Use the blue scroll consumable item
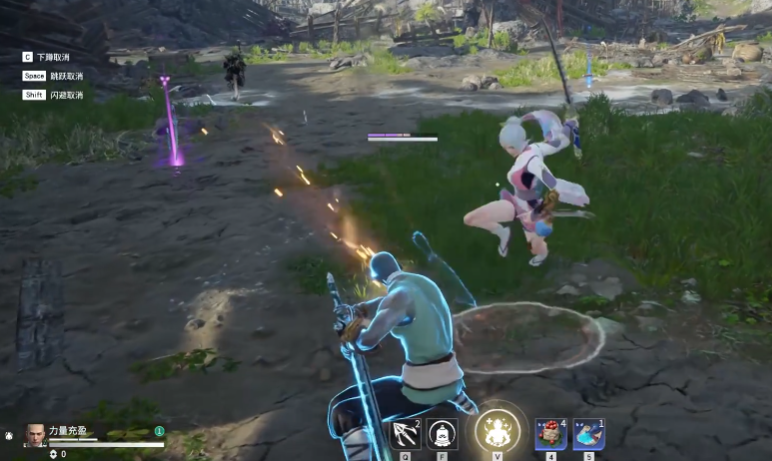Screen dimensions: 772x461 (x=588, y=433)
